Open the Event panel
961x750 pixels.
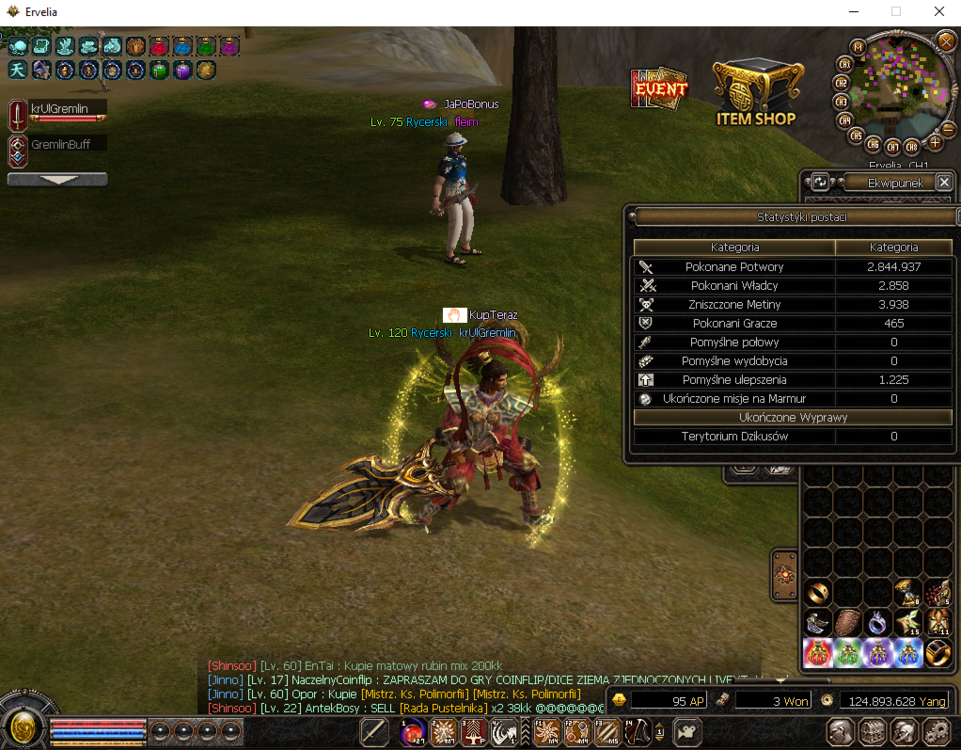pyautogui.click(x=659, y=89)
